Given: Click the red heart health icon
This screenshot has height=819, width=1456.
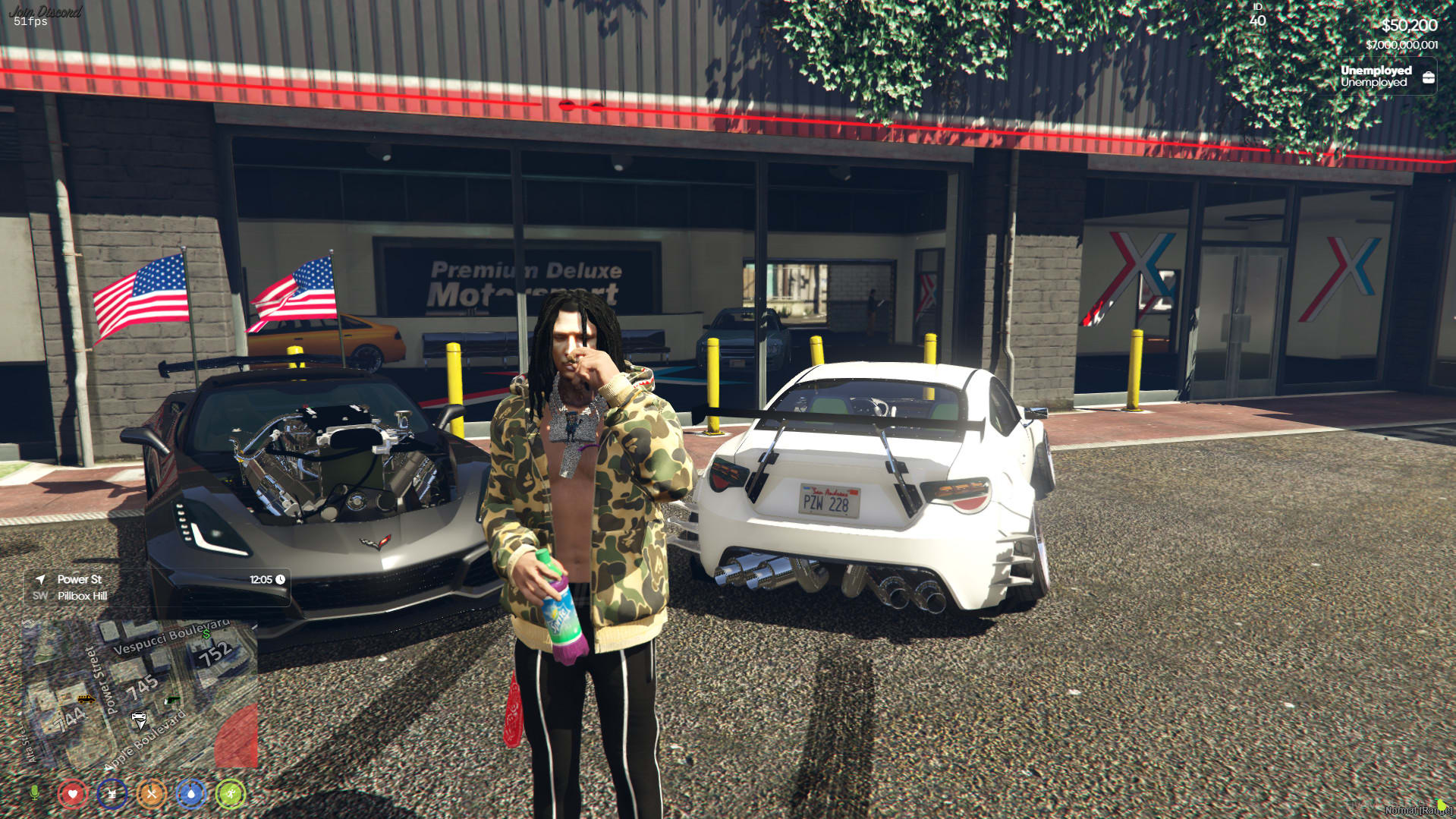Looking at the screenshot, I should coord(73,794).
